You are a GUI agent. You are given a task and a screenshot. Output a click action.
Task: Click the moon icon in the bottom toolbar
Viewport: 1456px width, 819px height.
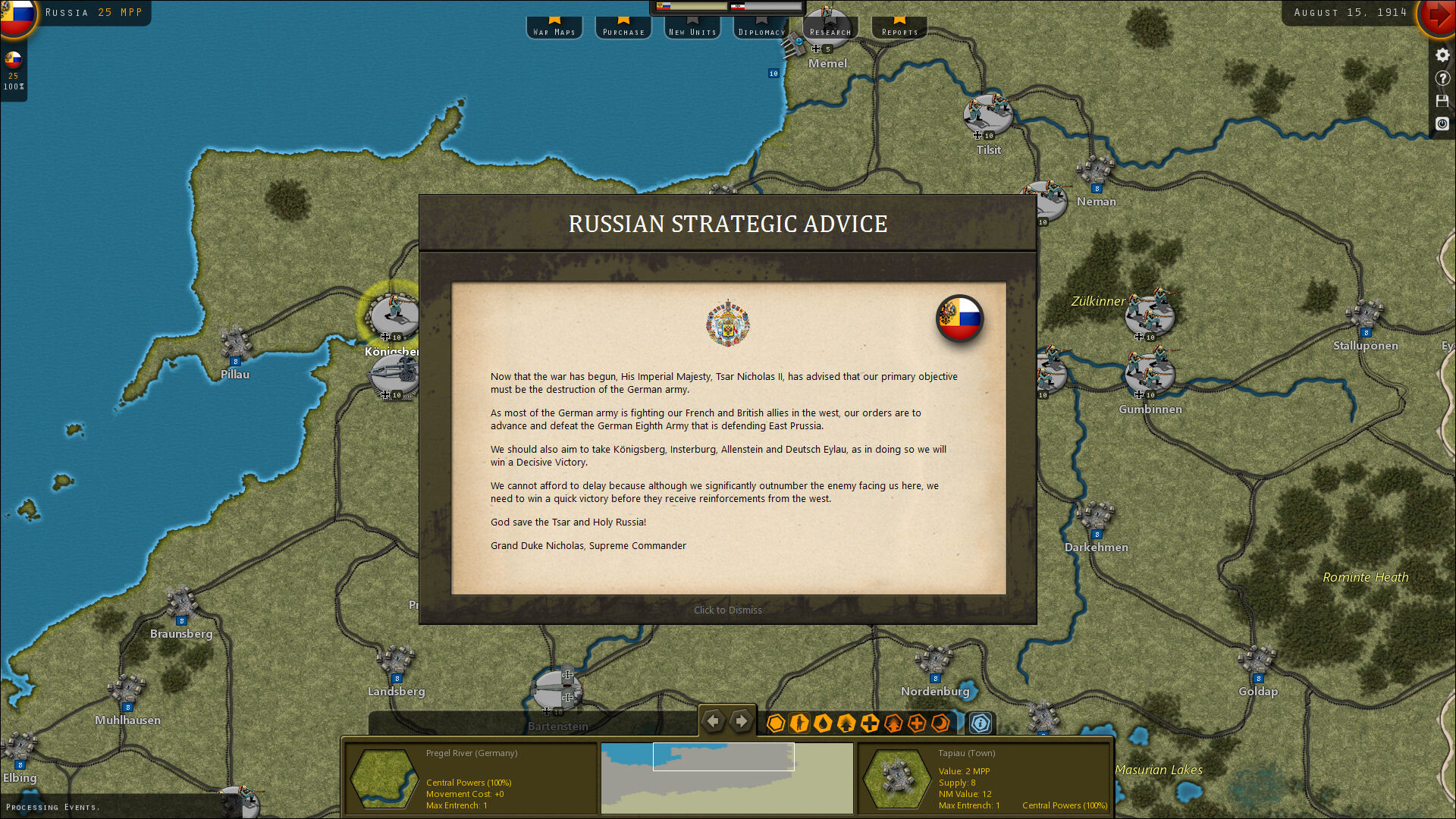click(940, 723)
